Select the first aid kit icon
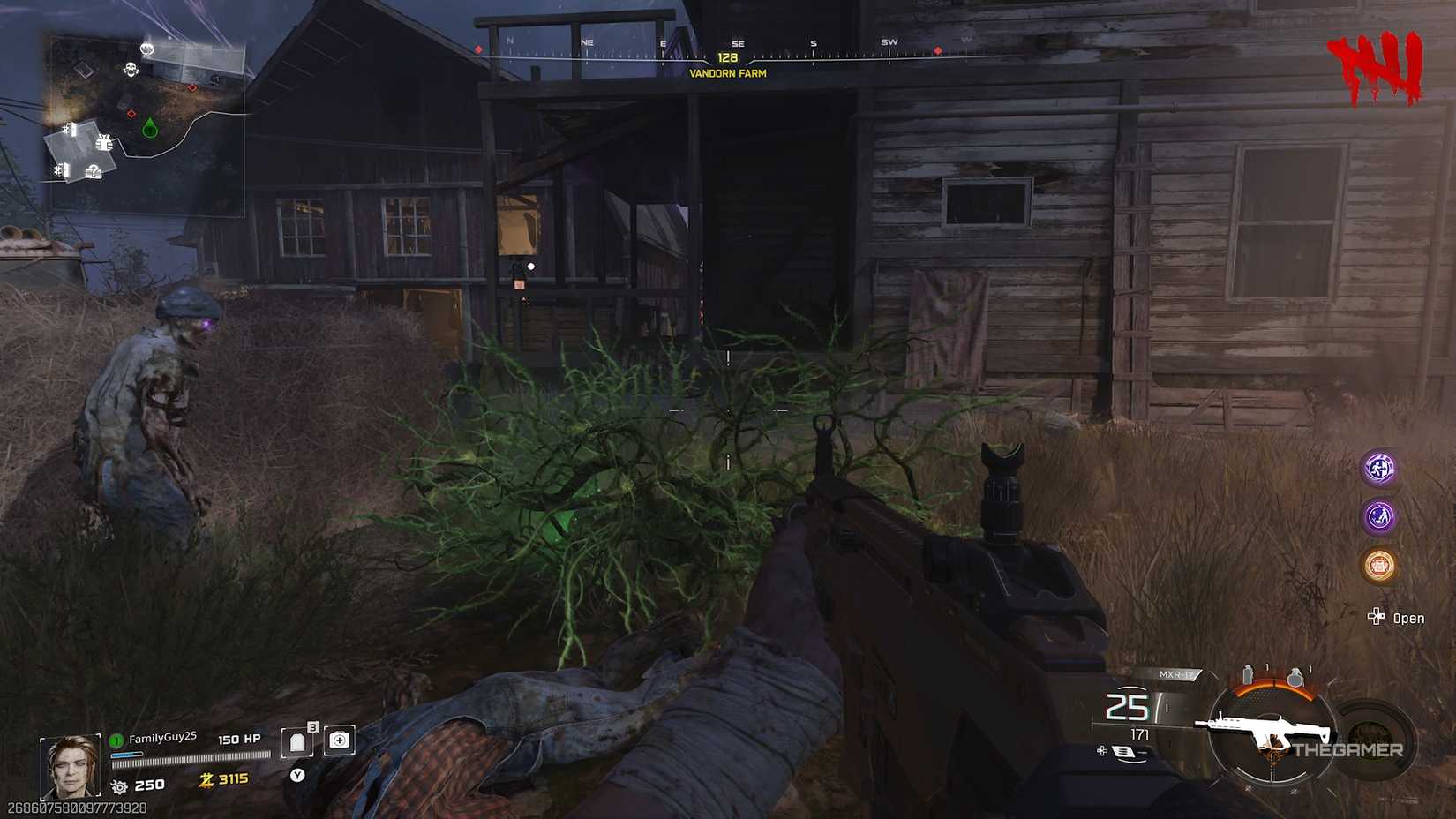This screenshot has height=819, width=1456. pos(341,741)
